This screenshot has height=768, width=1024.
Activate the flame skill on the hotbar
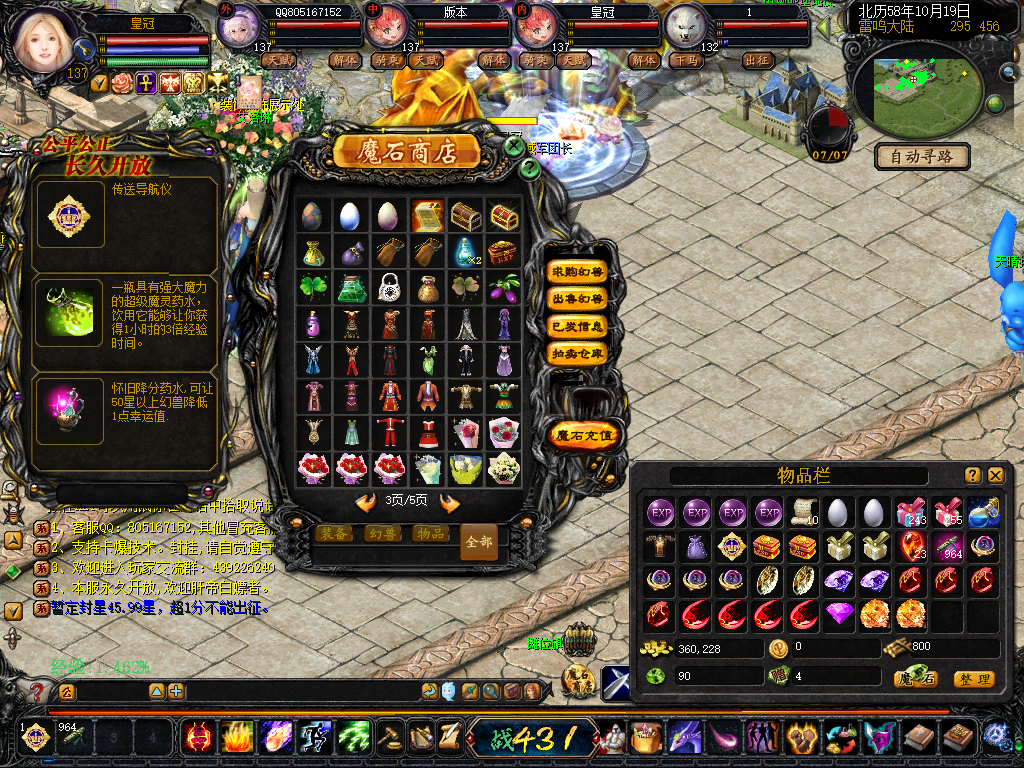(x=237, y=738)
